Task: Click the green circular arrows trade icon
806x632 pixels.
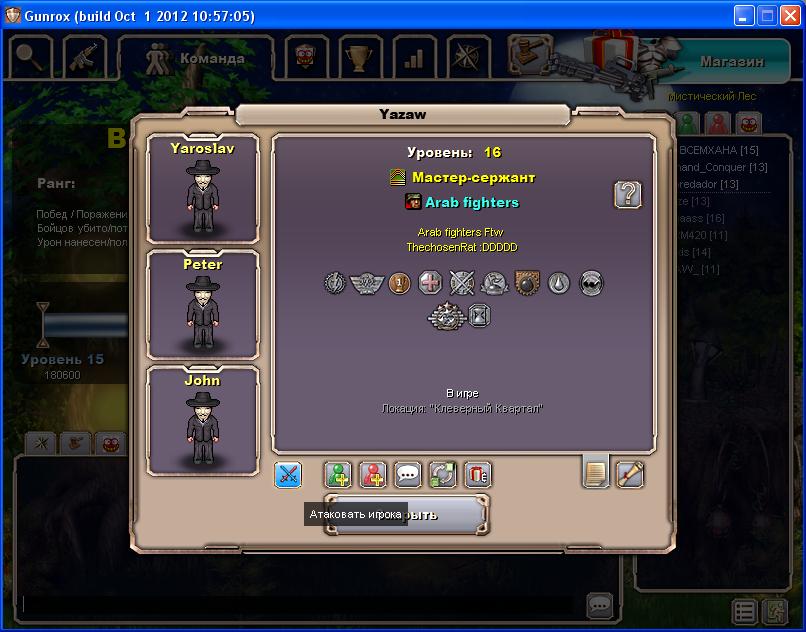Action: tap(443, 474)
